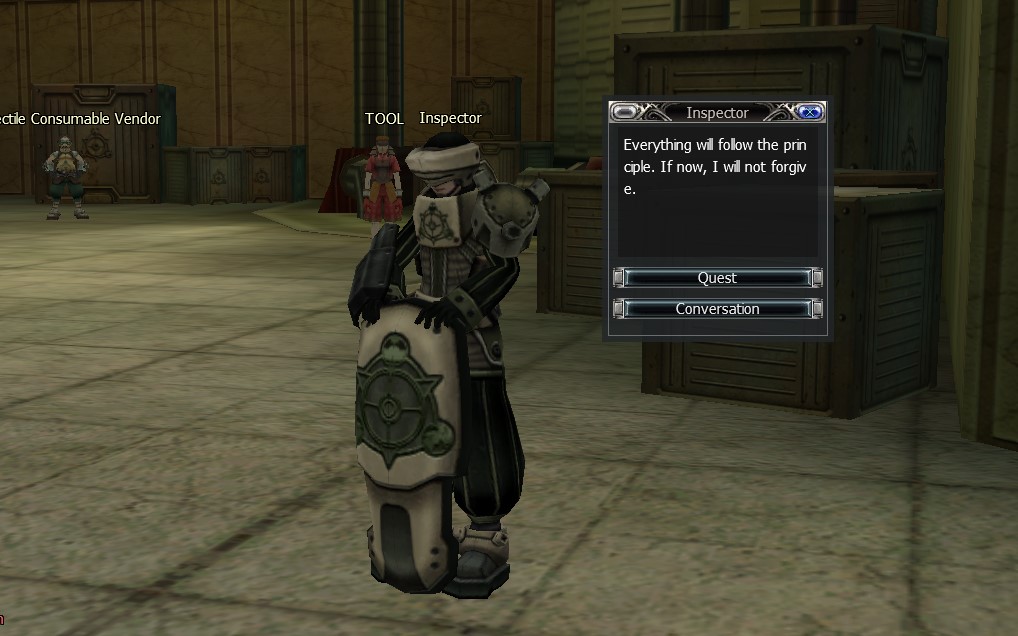Choose Conversation with the Inspector
The image size is (1018, 636).
[x=717, y=309]
